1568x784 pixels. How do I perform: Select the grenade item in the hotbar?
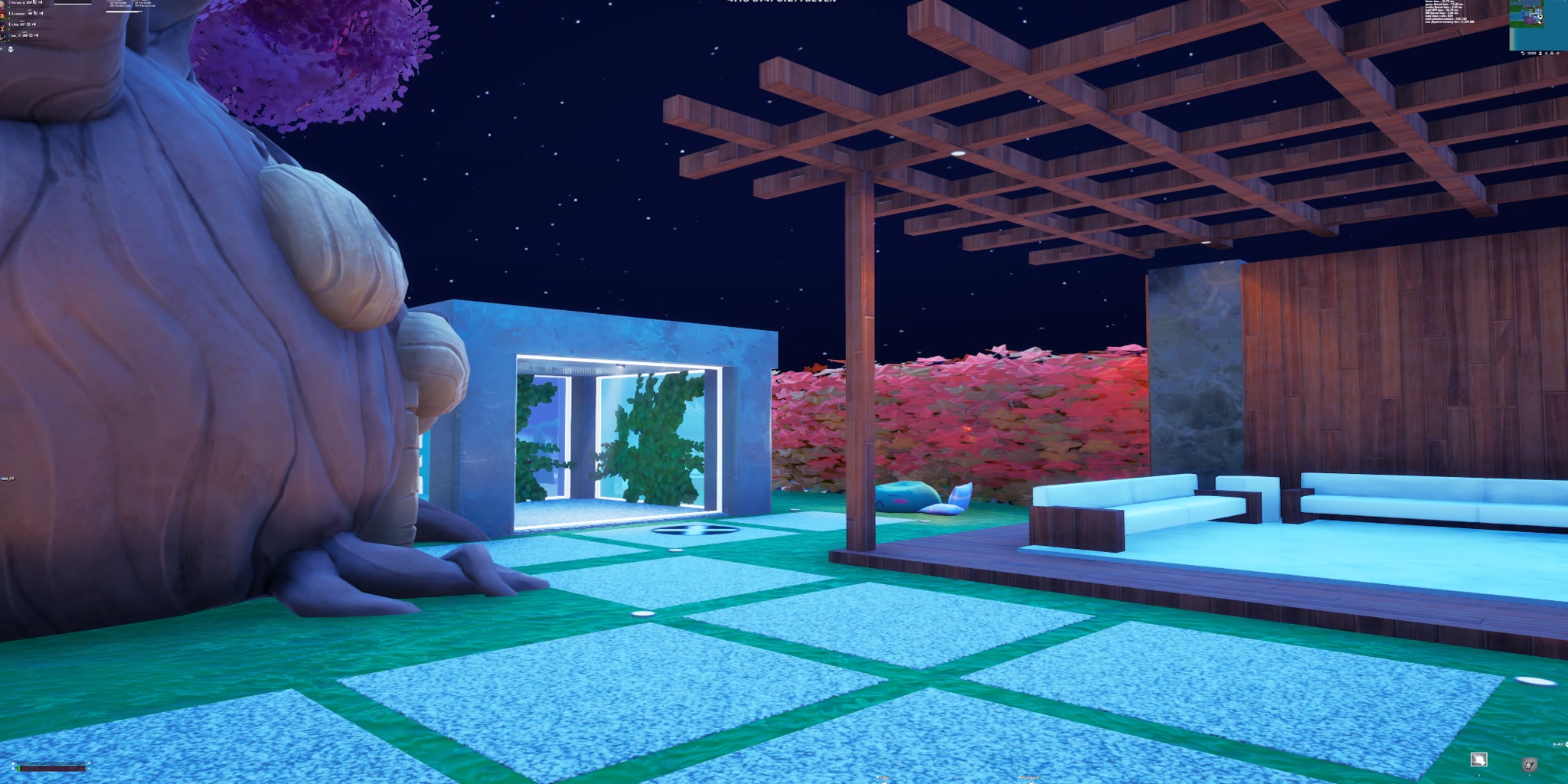point(1530,763)
